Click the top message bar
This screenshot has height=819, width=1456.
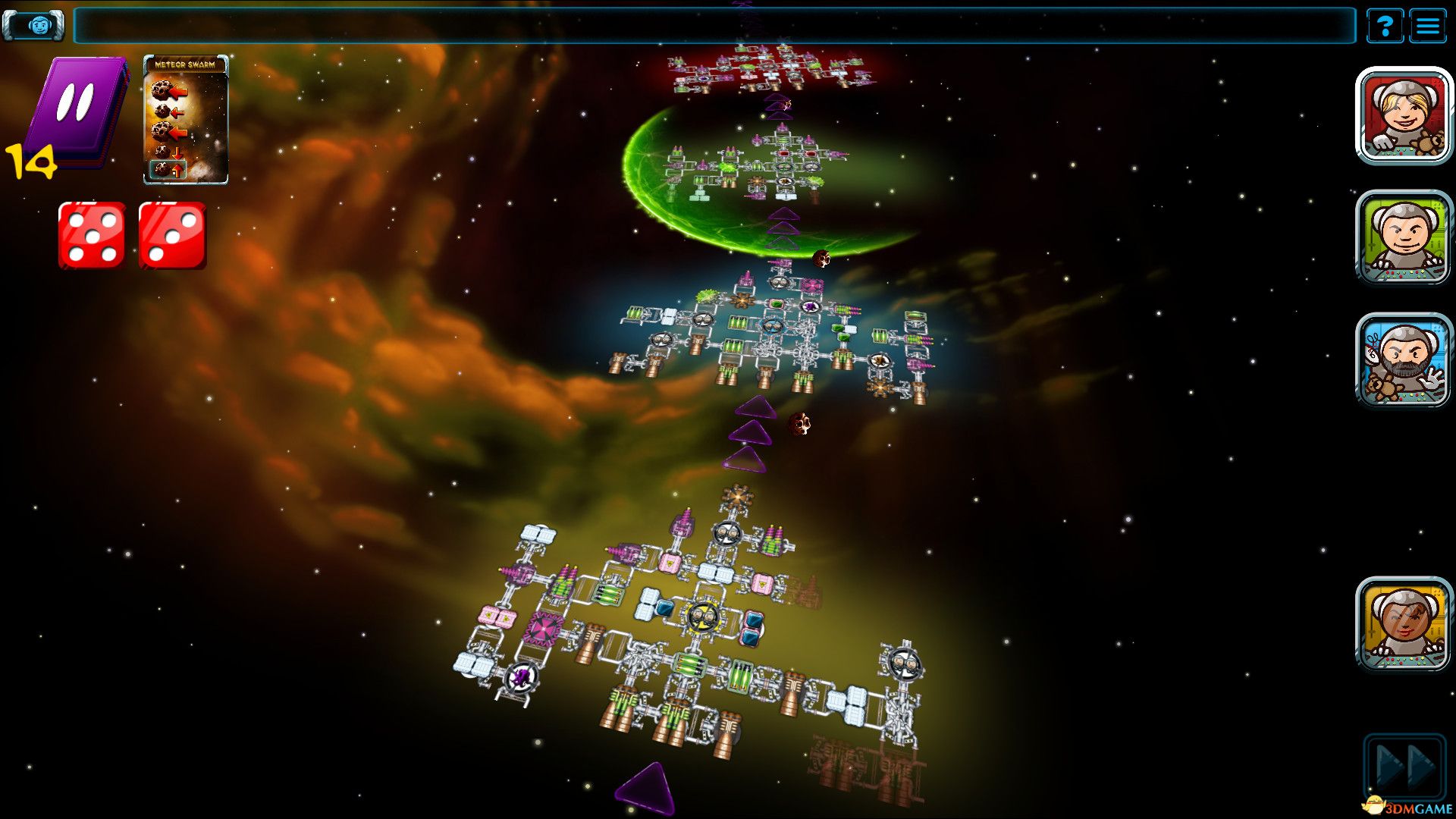tap(714, 26)
